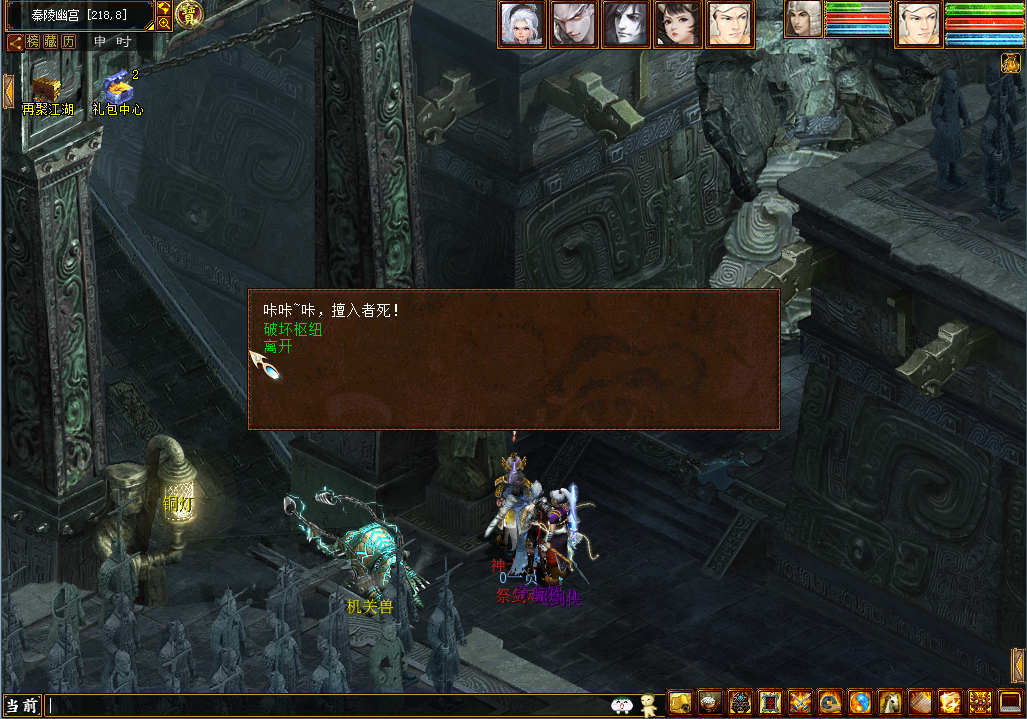Select 离开 to leave the dialogue
This screenshot has width=1027, height=719.
[278, 347]
